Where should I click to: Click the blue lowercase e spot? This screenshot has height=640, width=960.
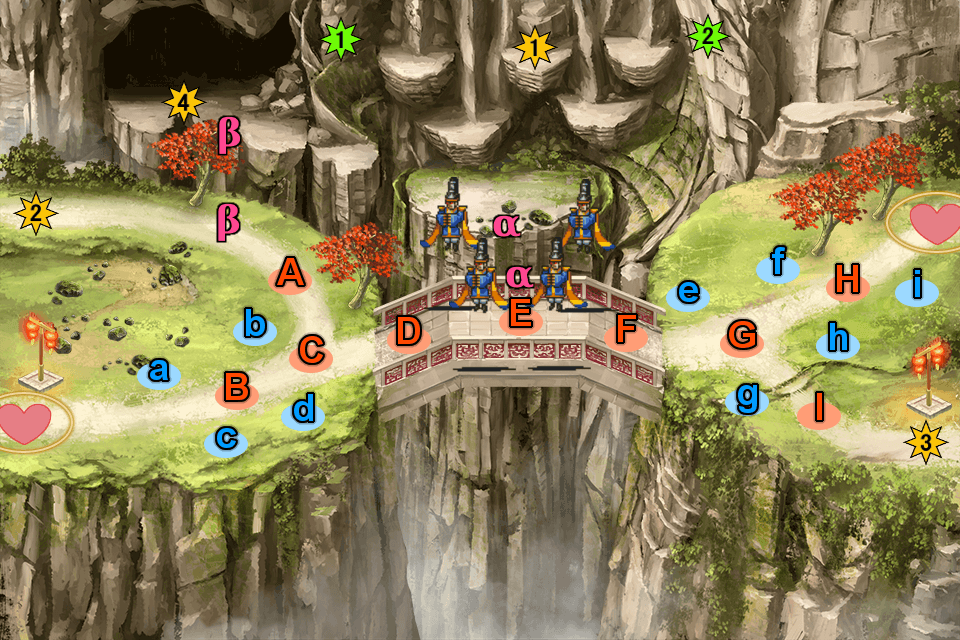688,293
